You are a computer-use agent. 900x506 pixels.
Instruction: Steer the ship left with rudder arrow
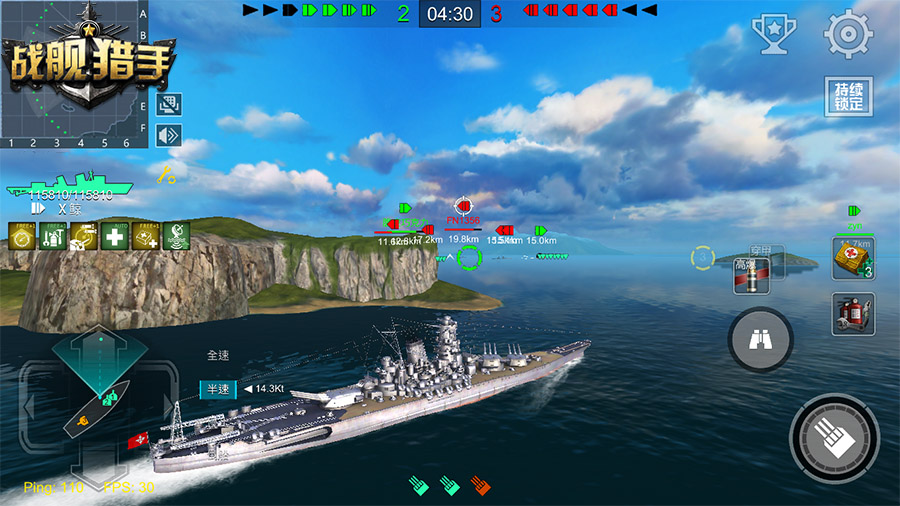pos(30,407)
